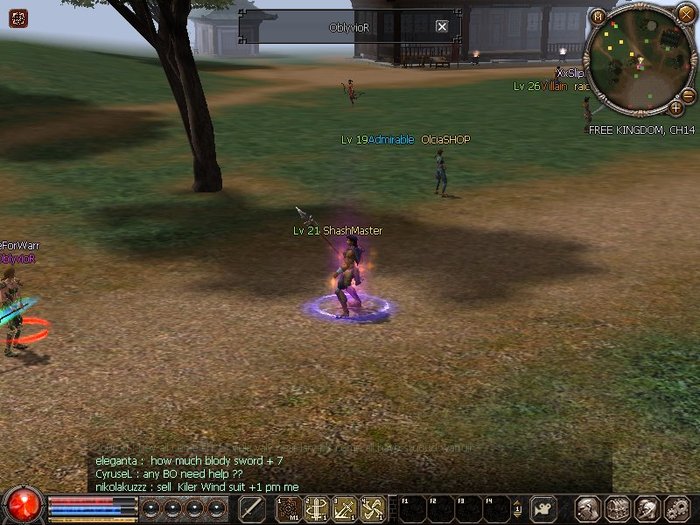Open the gear-shaped settings button

click(x=674, y=509)
